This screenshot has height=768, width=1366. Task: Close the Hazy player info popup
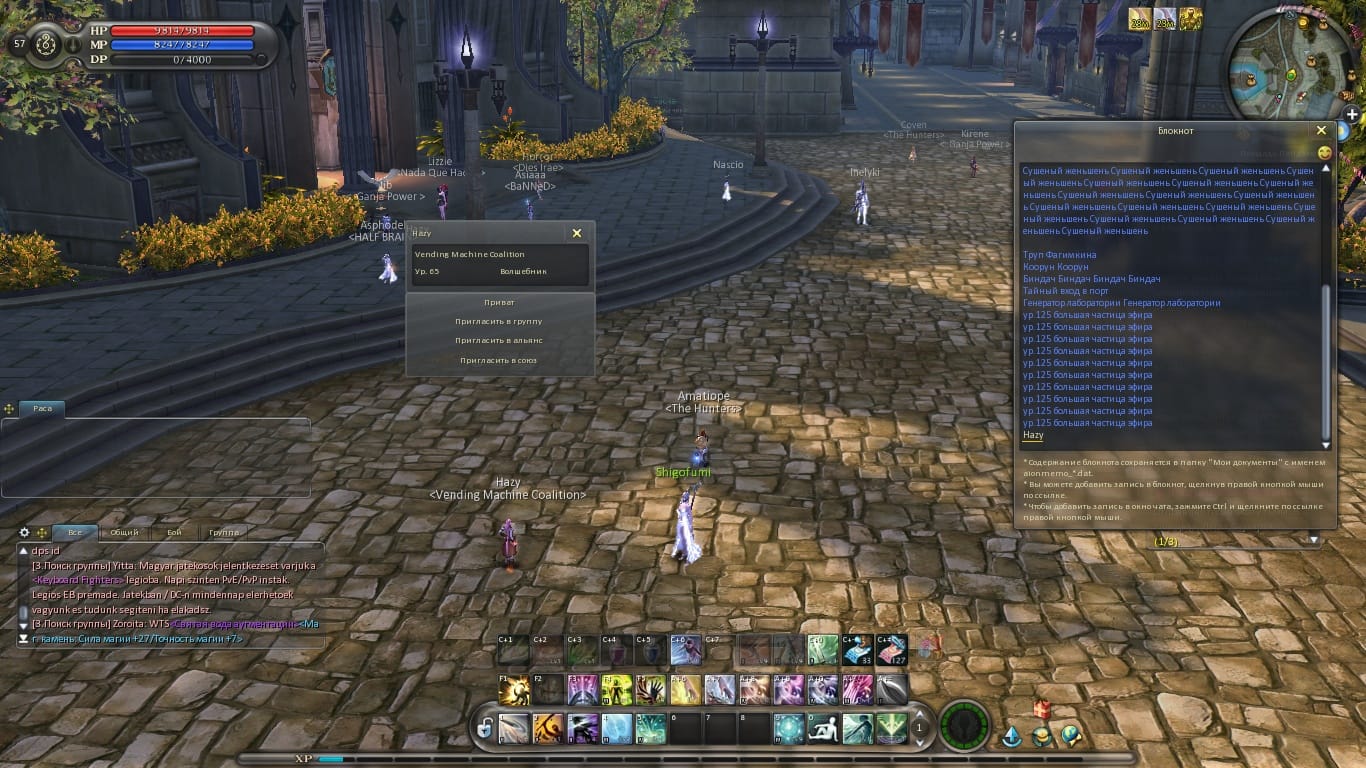point(576,233)
